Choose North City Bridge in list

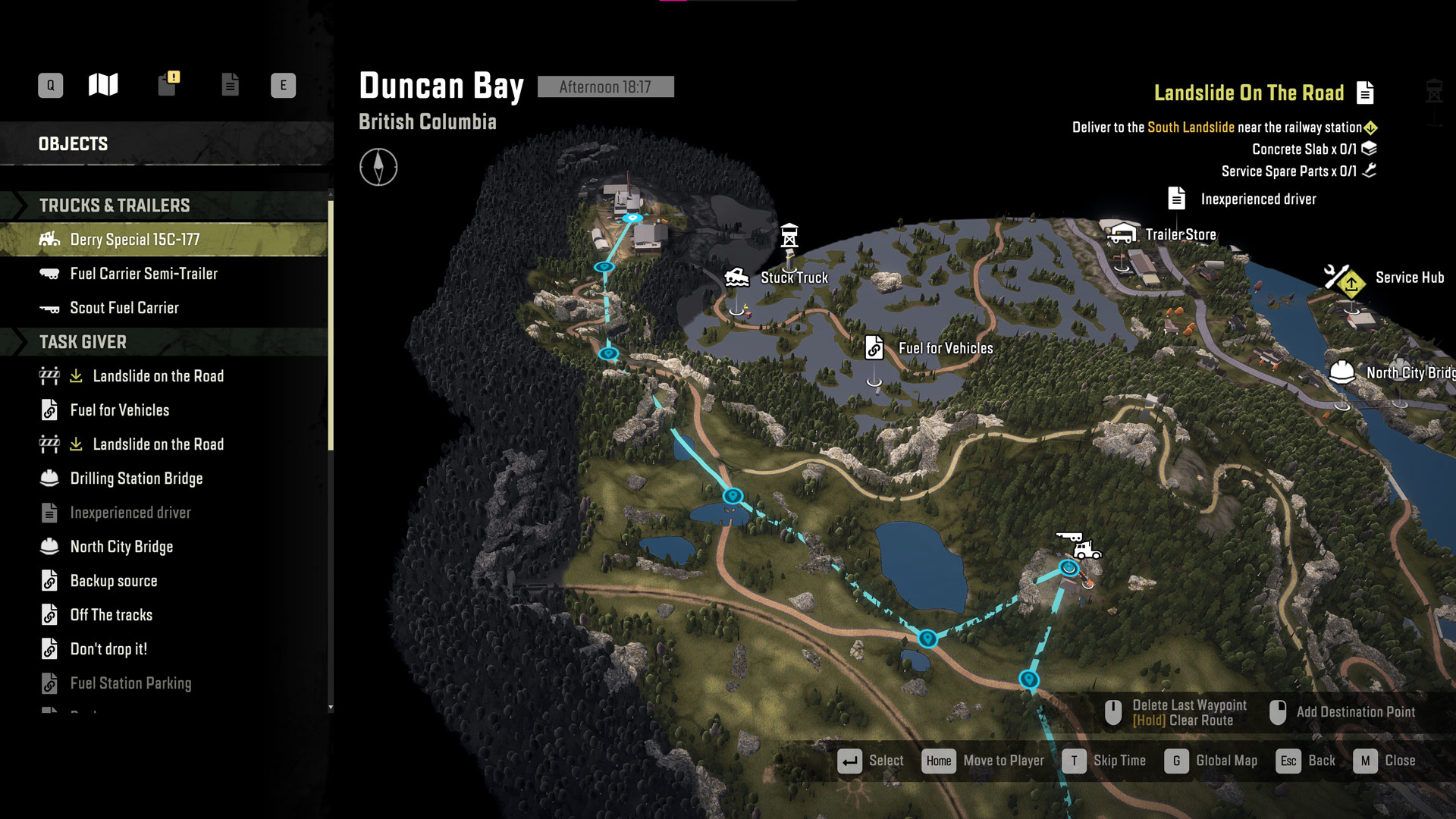click(x=121, y=547)
